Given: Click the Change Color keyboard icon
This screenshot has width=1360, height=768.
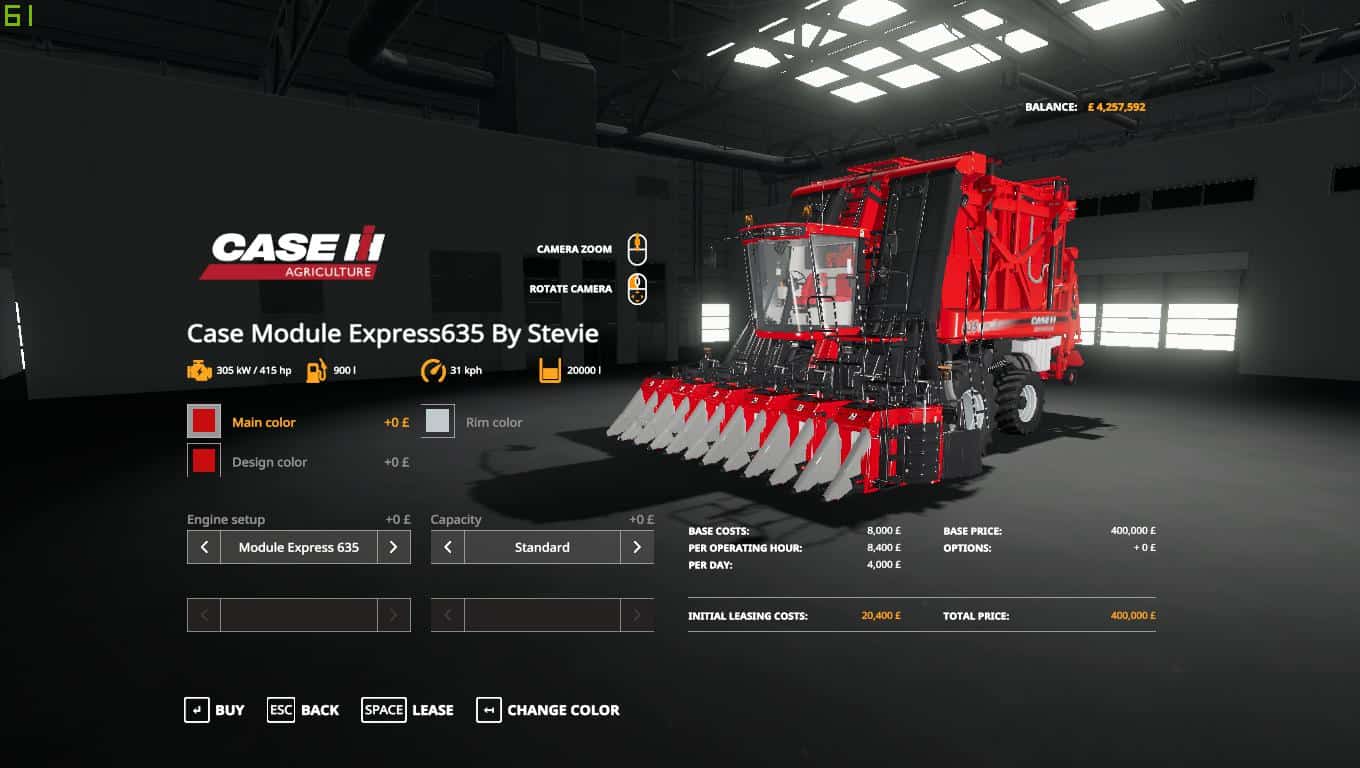Looking at the screenshot, I should click(x=489, y=710).
